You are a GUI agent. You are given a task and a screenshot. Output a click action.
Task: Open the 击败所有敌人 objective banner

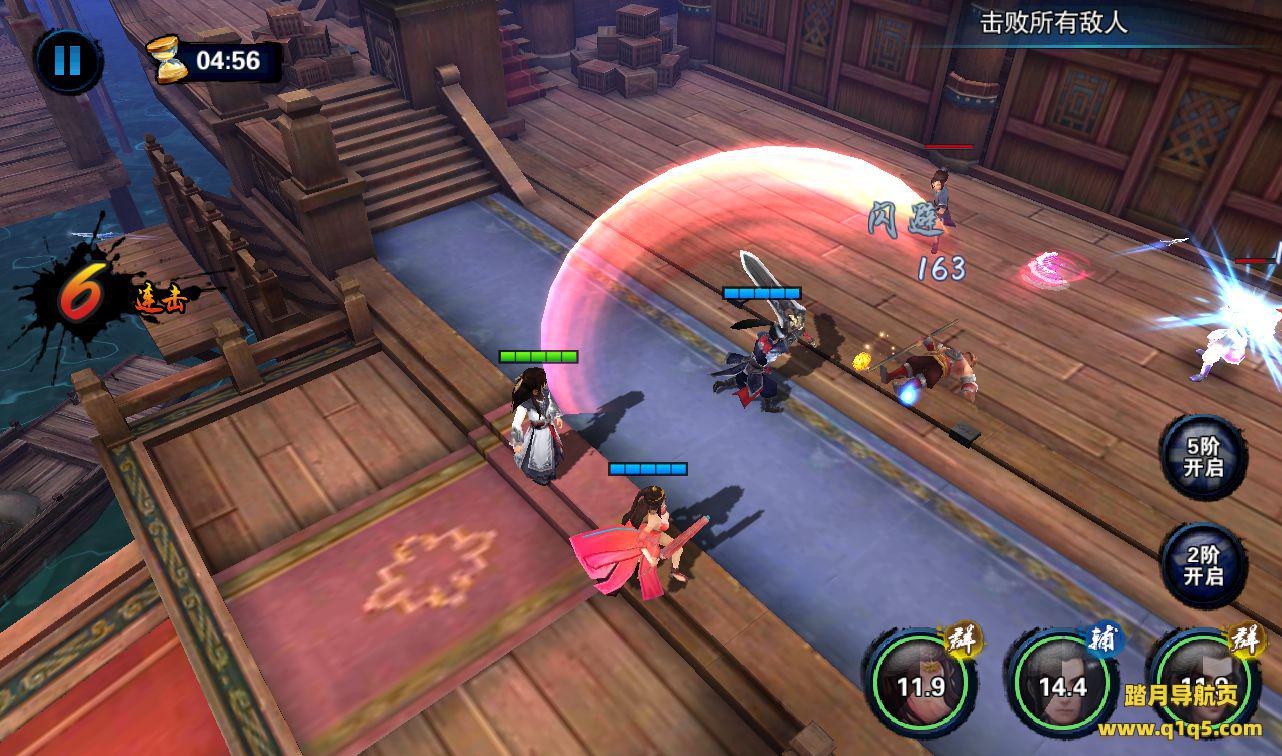pos(1053,24)
